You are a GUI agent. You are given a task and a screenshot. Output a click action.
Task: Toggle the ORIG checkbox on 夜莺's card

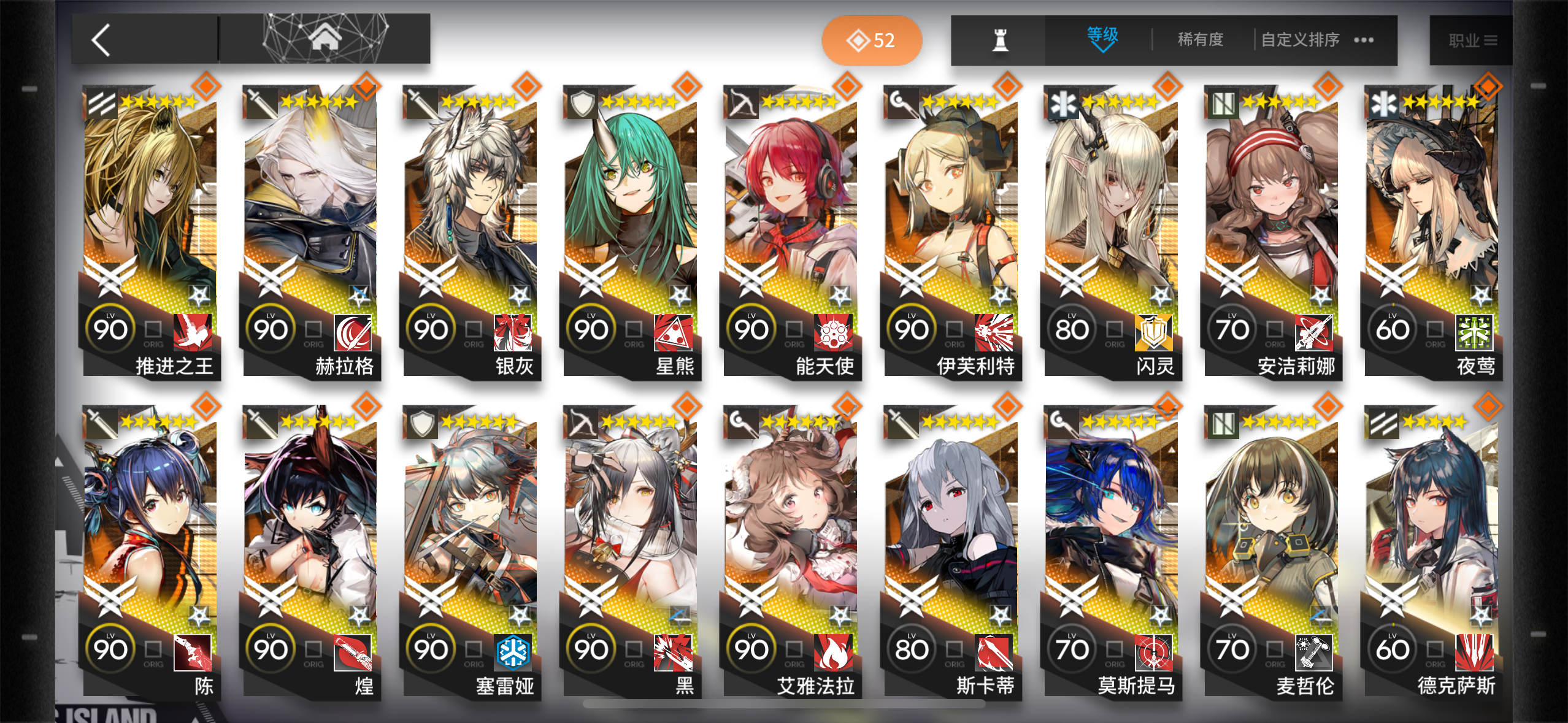tap(1435, 329)
